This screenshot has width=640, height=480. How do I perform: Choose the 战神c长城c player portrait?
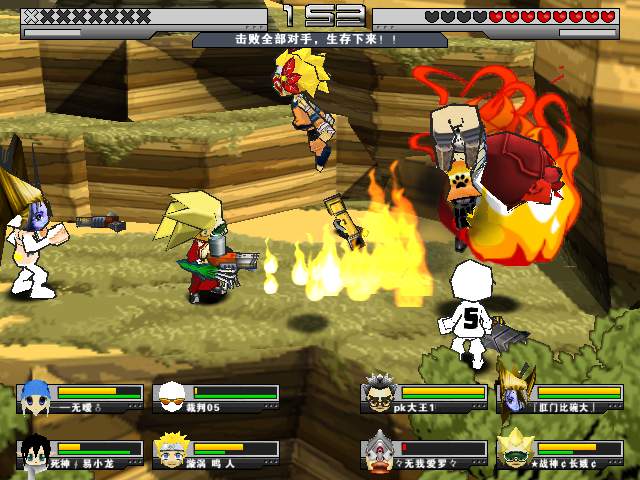tap(513, 449)
